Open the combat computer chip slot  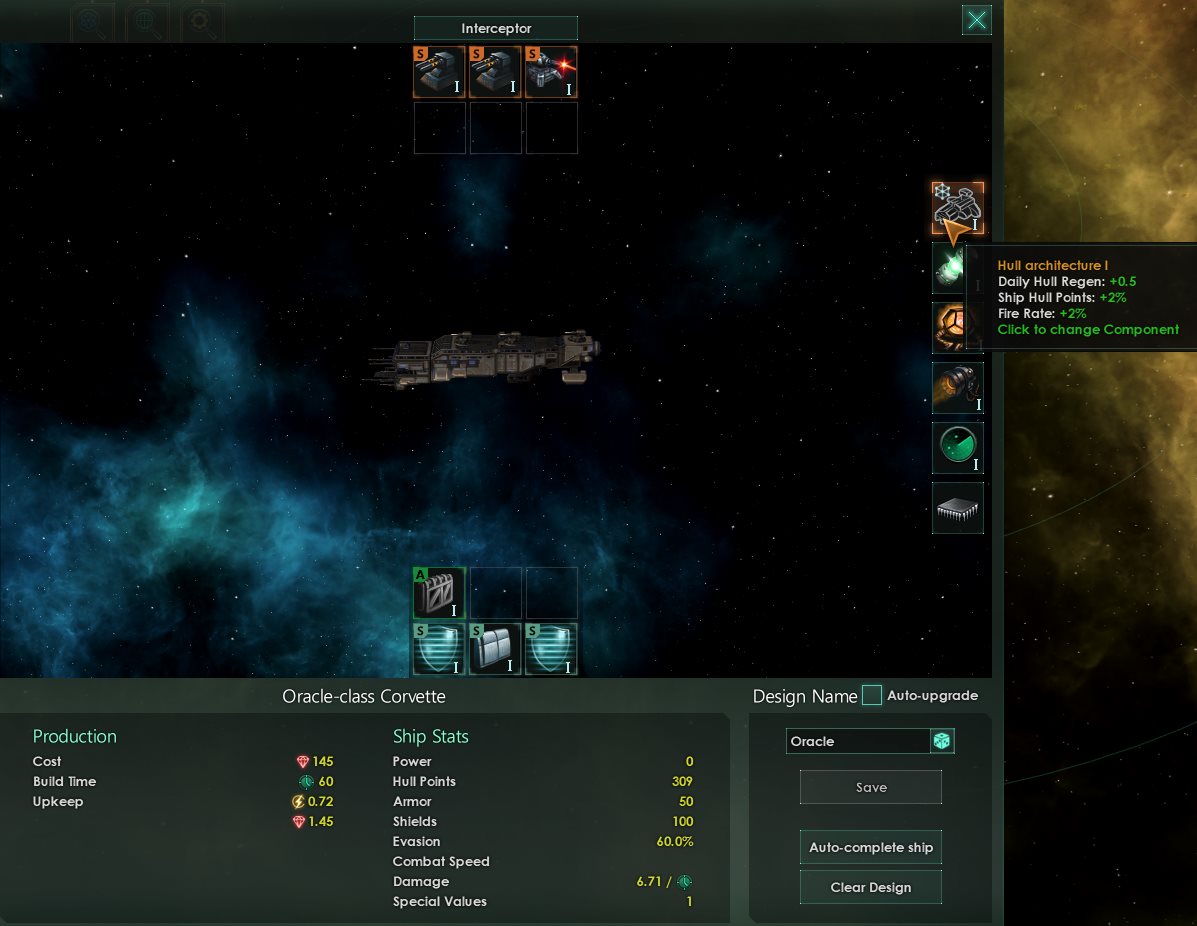[x=957, y=508]
